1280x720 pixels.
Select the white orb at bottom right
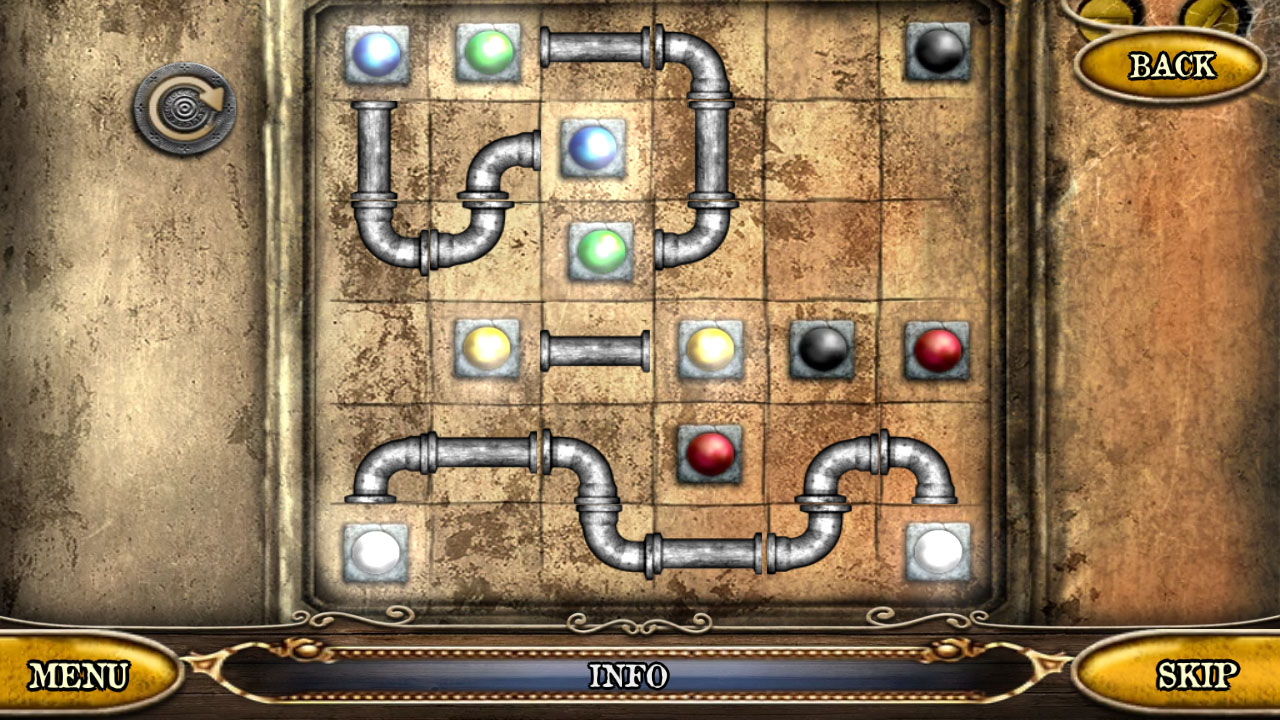coord(937,552)
